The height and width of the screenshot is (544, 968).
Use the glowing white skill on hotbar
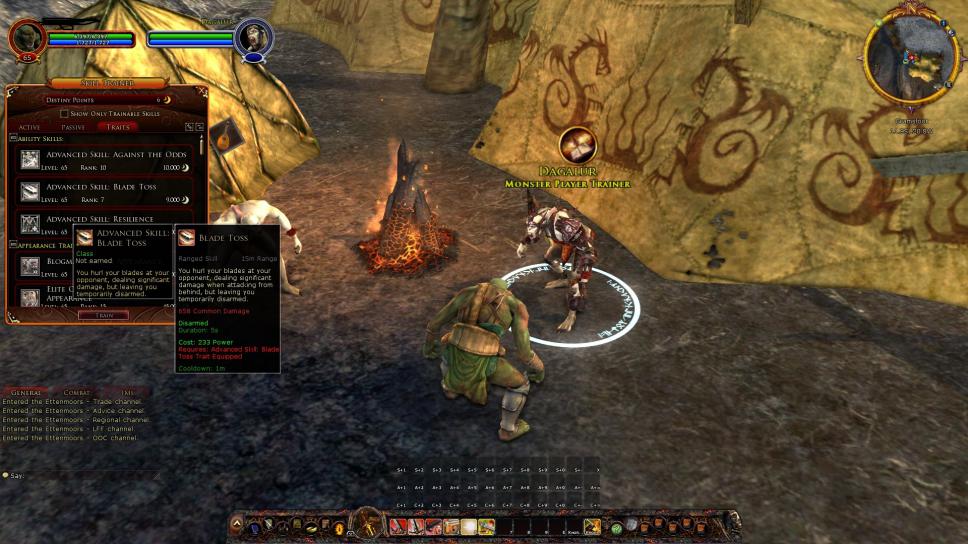click(x=469, y=527)
